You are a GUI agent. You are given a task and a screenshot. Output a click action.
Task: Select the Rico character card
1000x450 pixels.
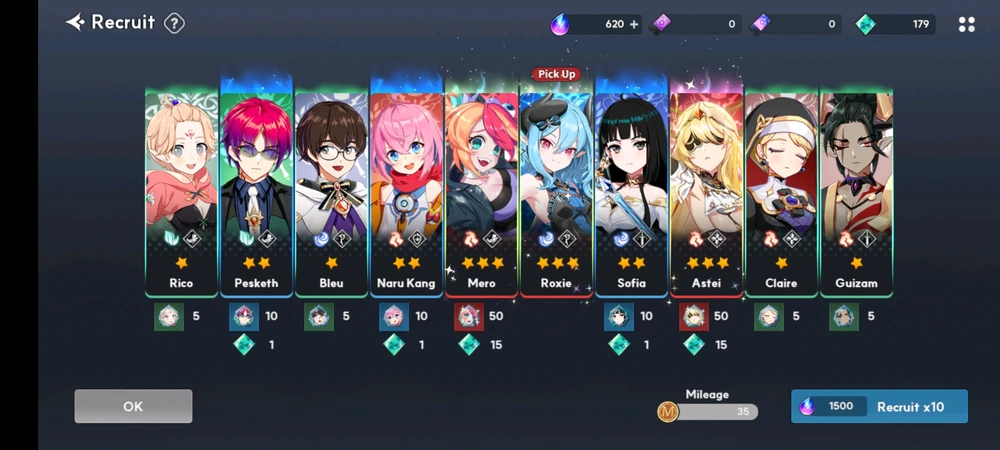(x=181, y=190)
